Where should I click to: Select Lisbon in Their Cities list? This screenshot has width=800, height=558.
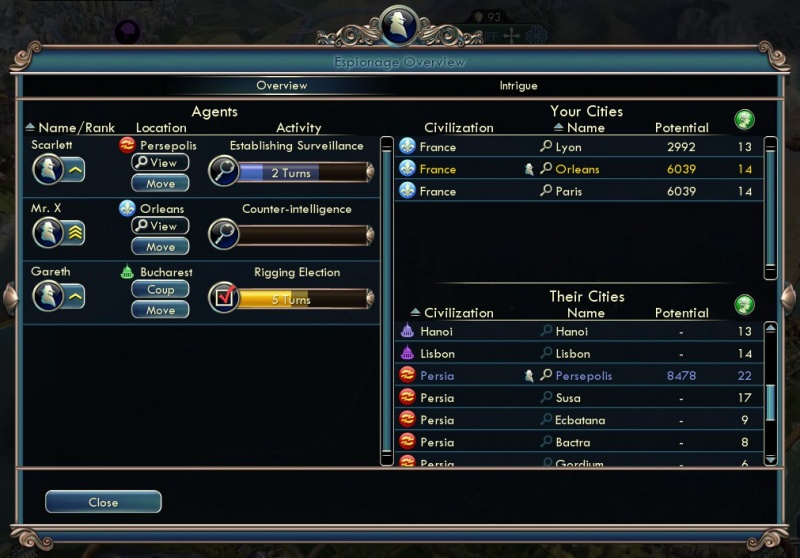click(580, 354)
